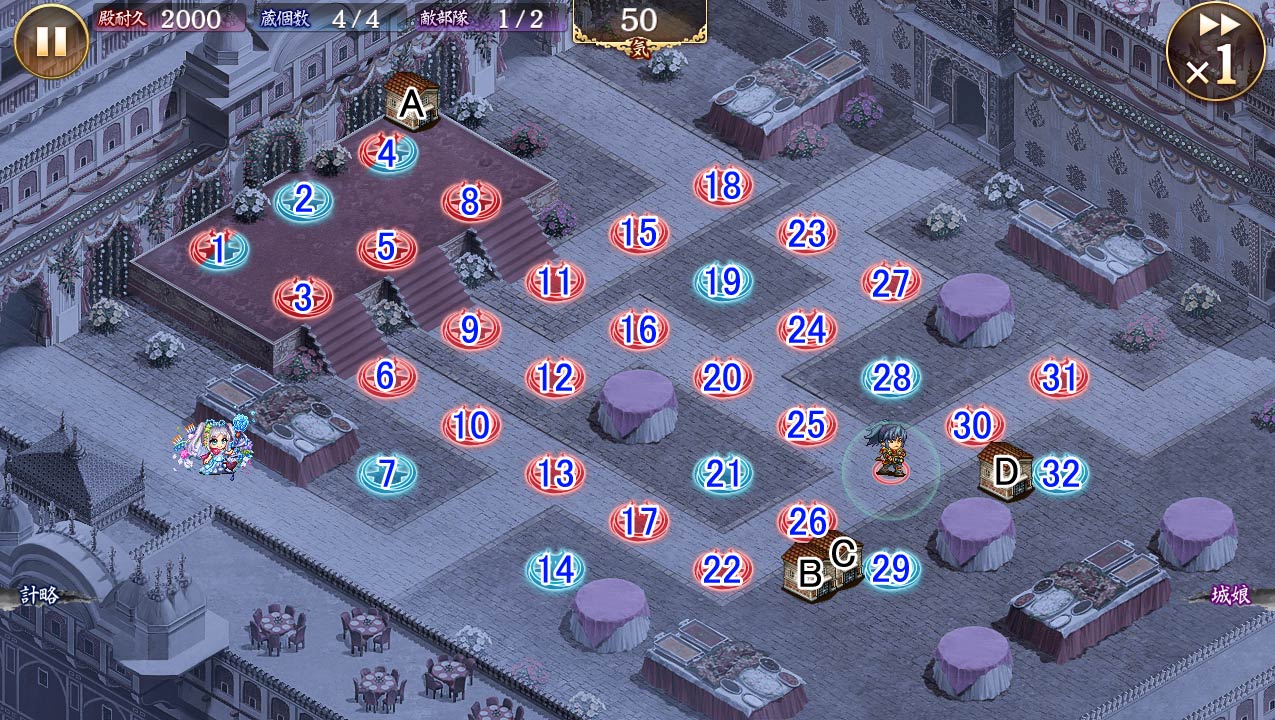Choose deployment tile number 28
The image size is (1275, 720).
point(891,378)
